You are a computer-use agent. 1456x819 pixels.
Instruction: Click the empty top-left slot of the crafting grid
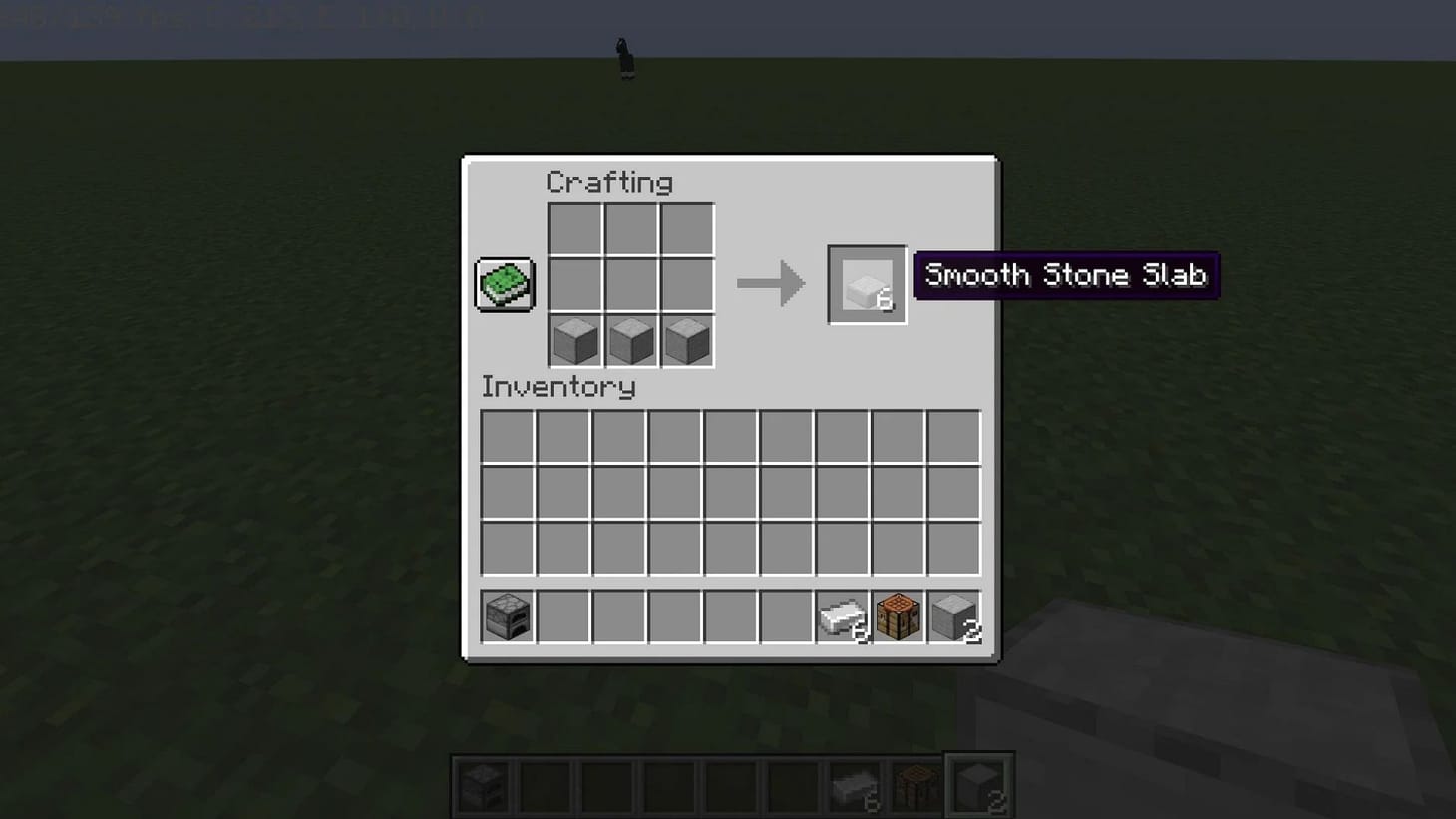tap(574, 228)
